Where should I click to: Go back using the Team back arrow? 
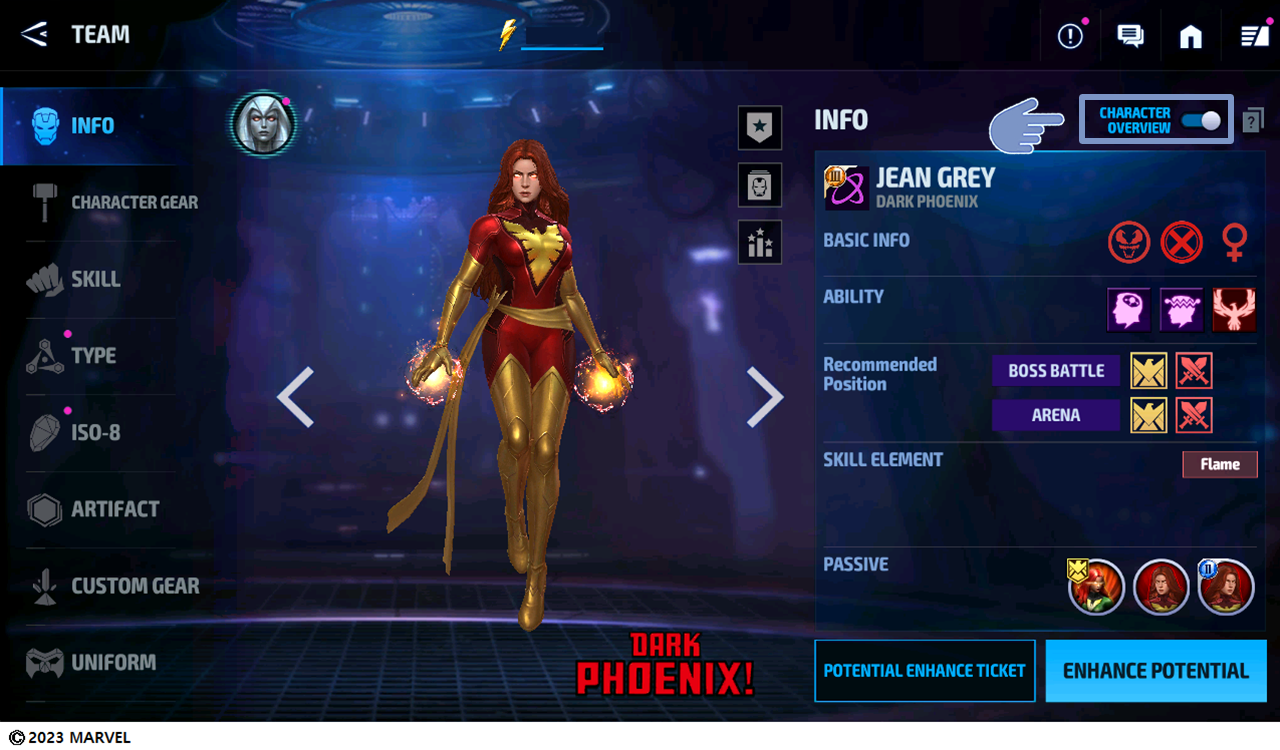[35, 34]
